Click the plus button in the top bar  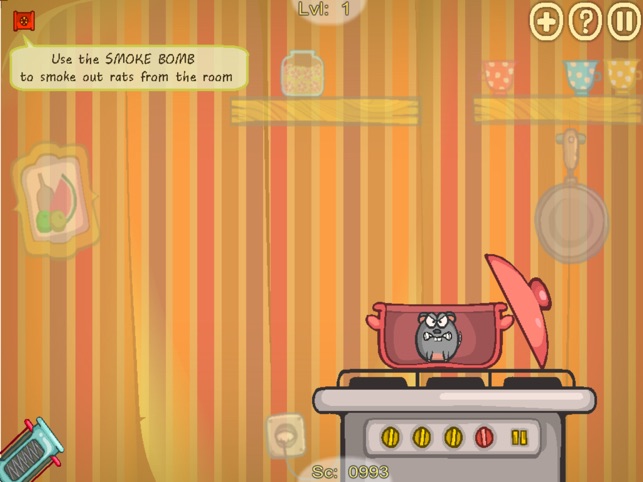(x=547, y=21)
